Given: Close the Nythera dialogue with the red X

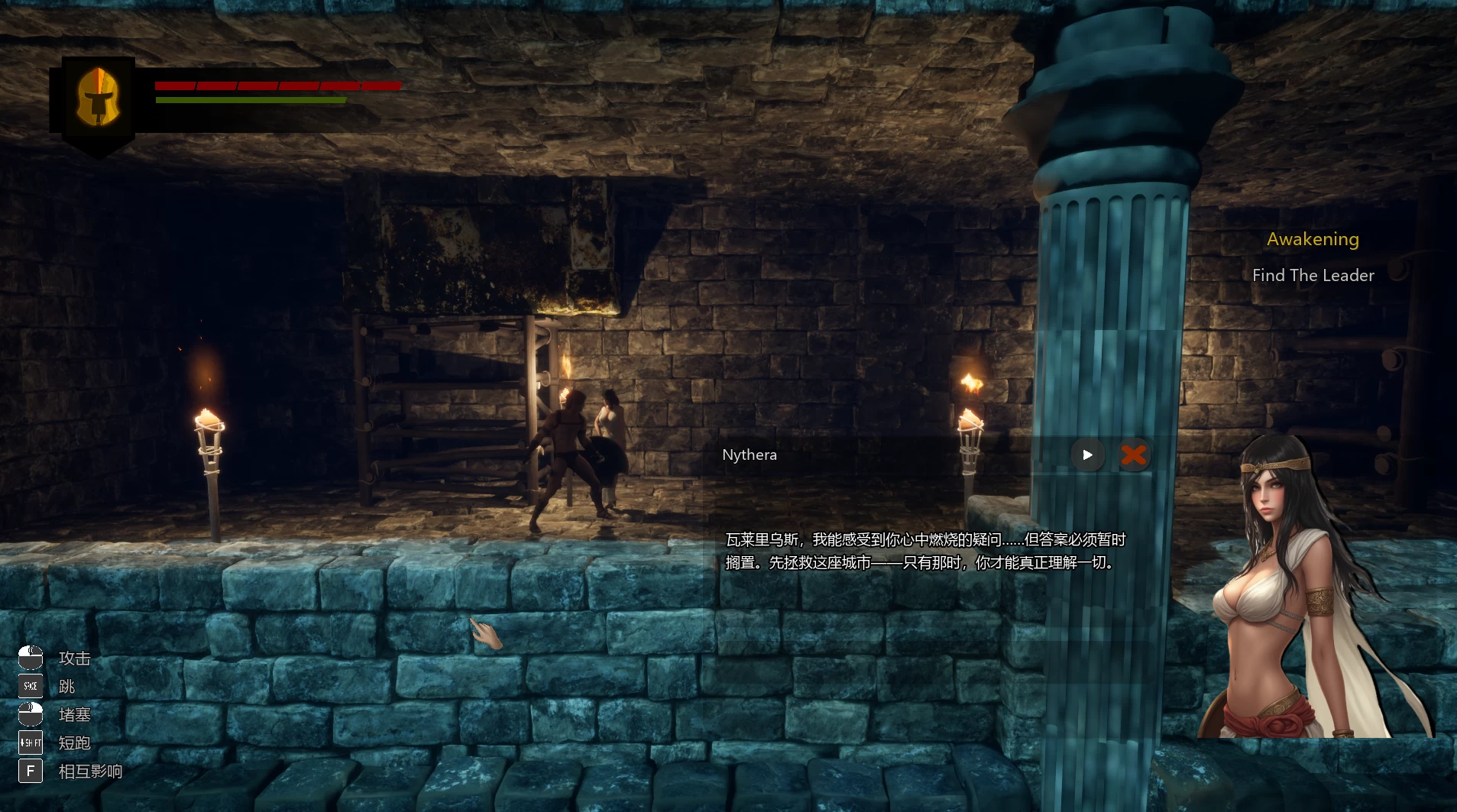Looking at the screenshot, I should point(1134,455).
